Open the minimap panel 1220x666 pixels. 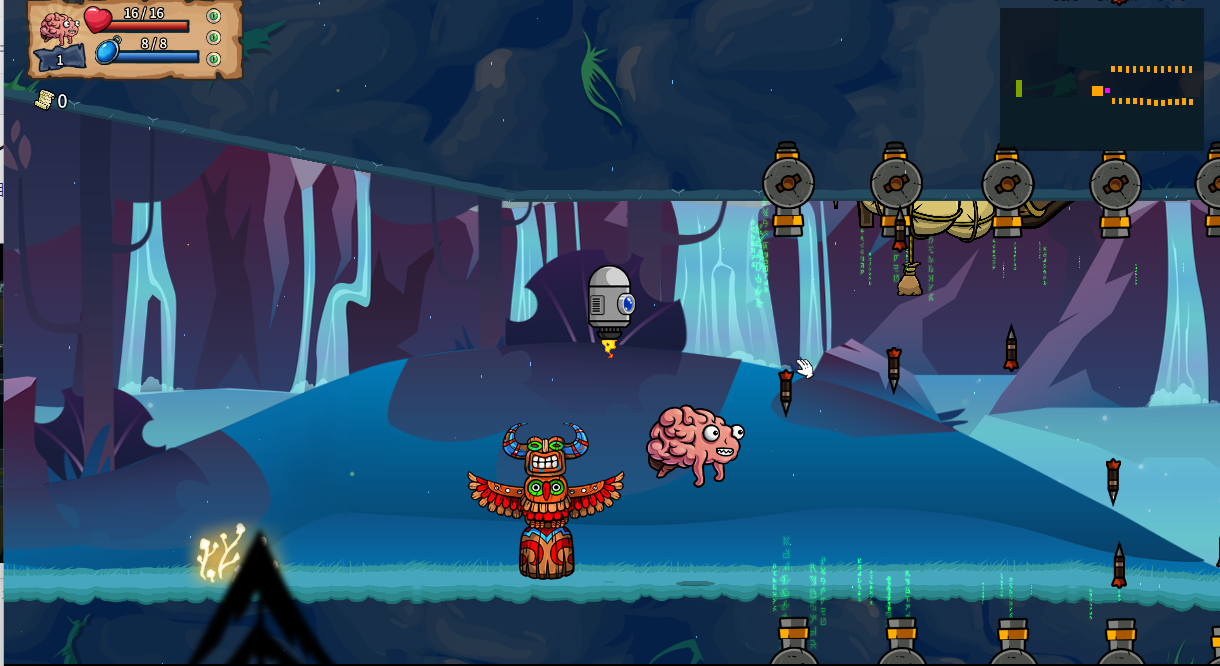pos(1101,79)
